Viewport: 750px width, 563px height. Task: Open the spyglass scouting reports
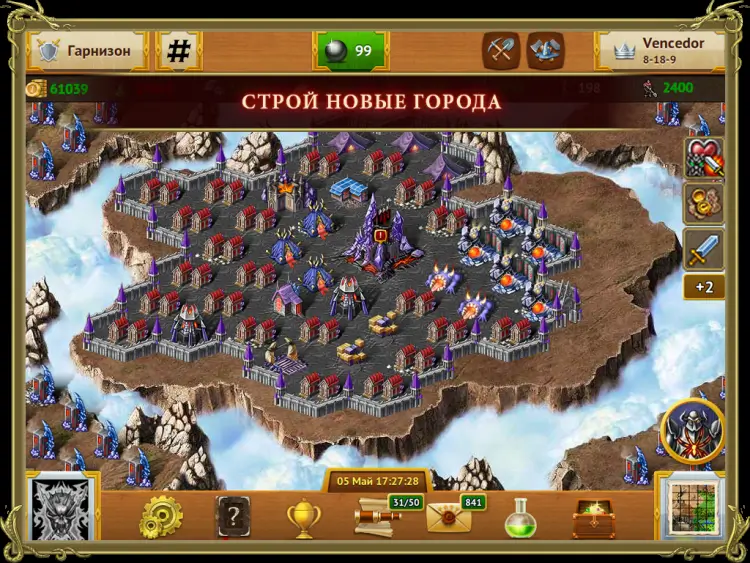pyautogui.click(x=378, y=516)
